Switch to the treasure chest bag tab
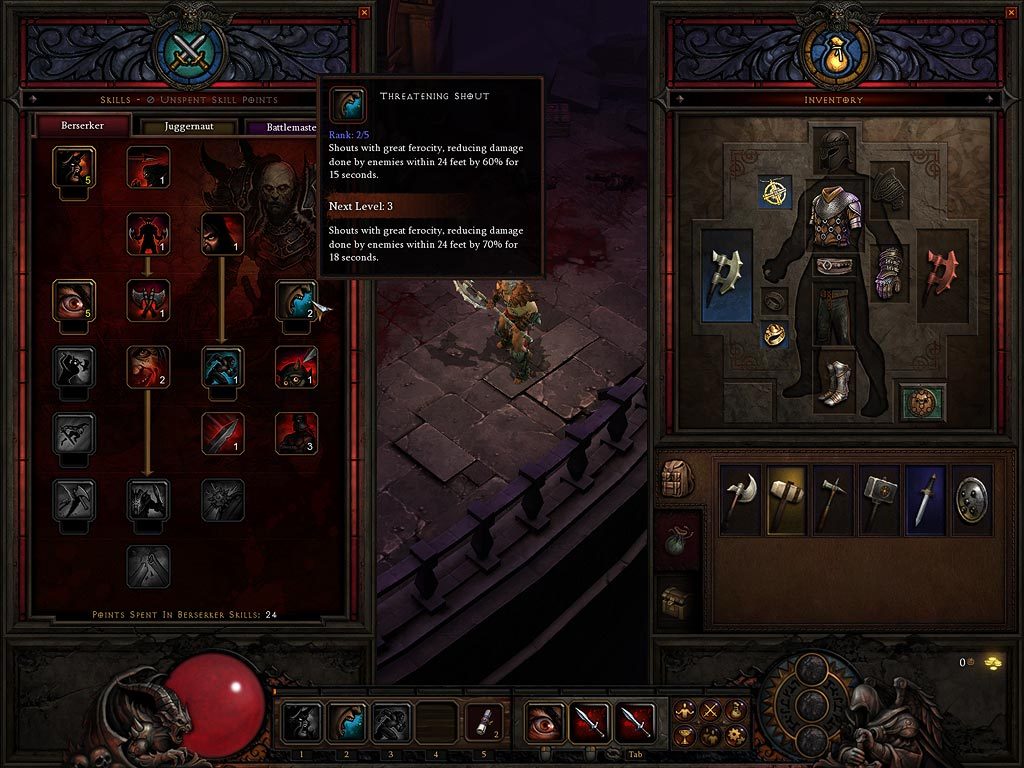 (678, 601)
